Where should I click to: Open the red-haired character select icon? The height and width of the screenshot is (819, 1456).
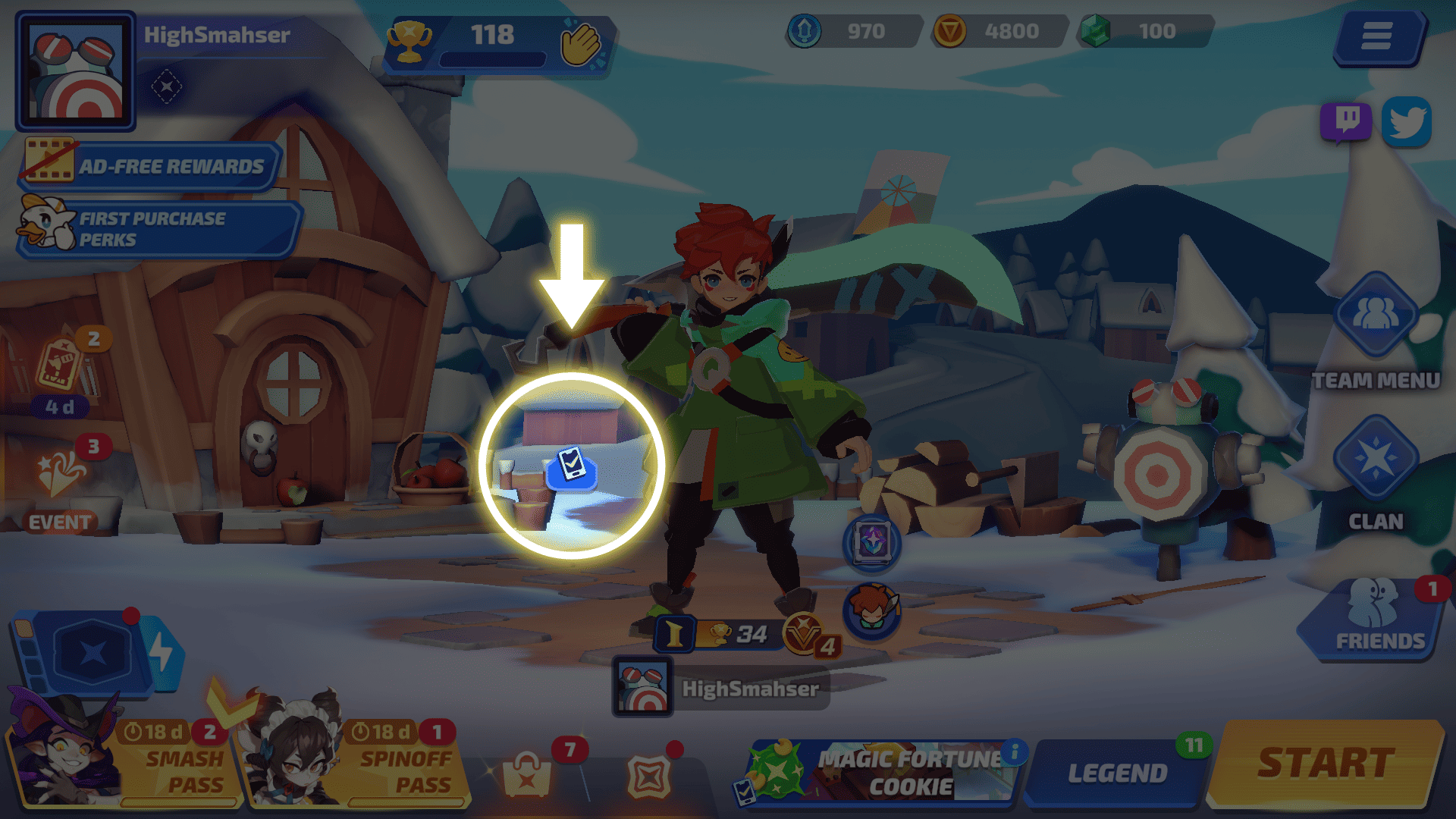(x=872, y=610)
